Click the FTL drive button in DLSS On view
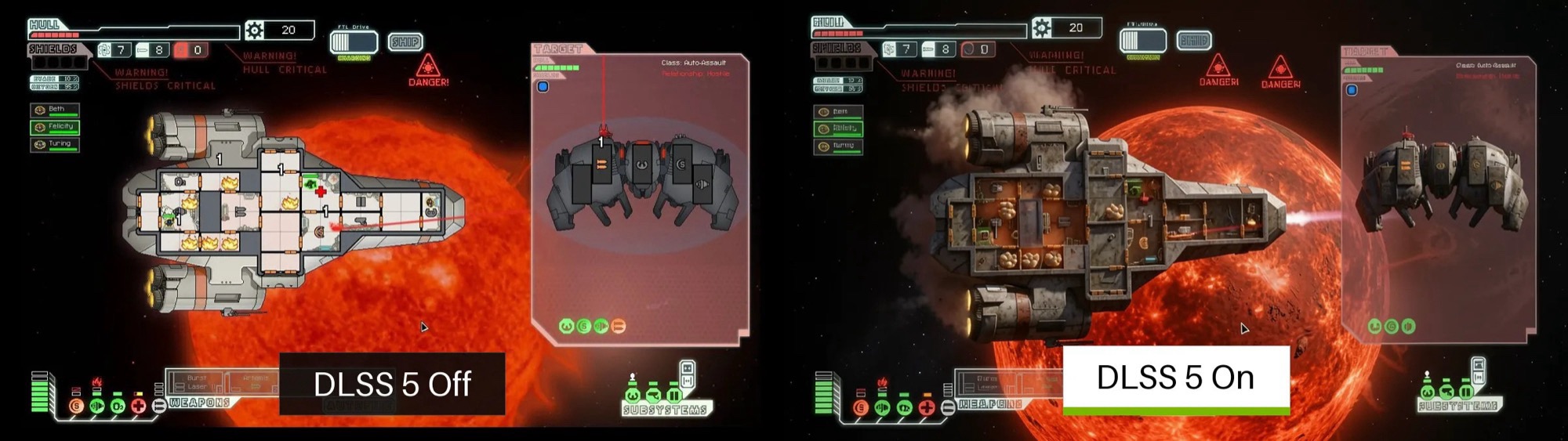The height and width of the screenshot is (441, 1568). (x=1142, y=40)
